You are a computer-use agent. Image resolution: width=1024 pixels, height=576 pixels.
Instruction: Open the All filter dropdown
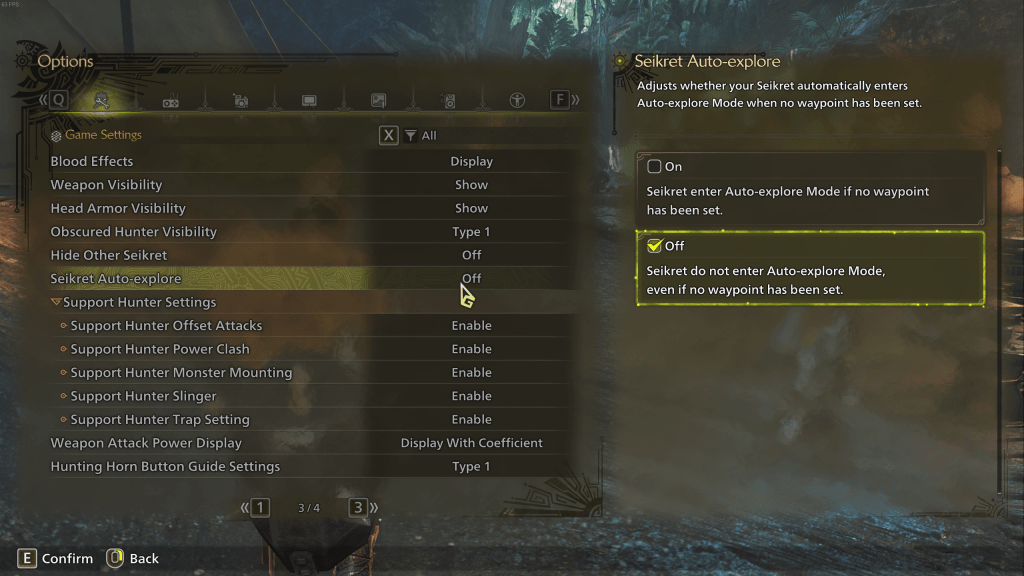(x=421, y=136)
